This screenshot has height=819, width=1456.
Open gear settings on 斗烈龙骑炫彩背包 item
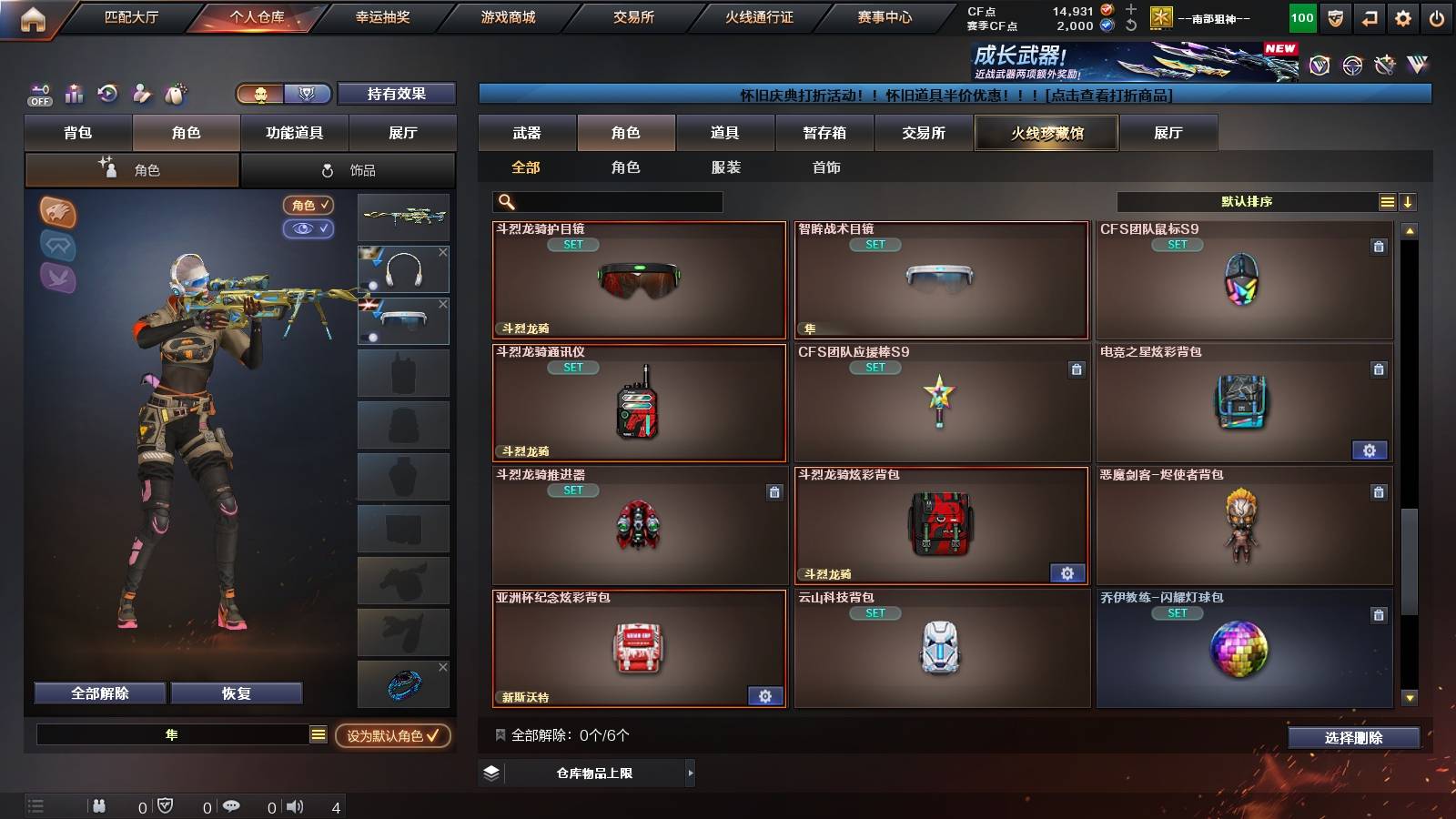click(x=1067, y=573)
